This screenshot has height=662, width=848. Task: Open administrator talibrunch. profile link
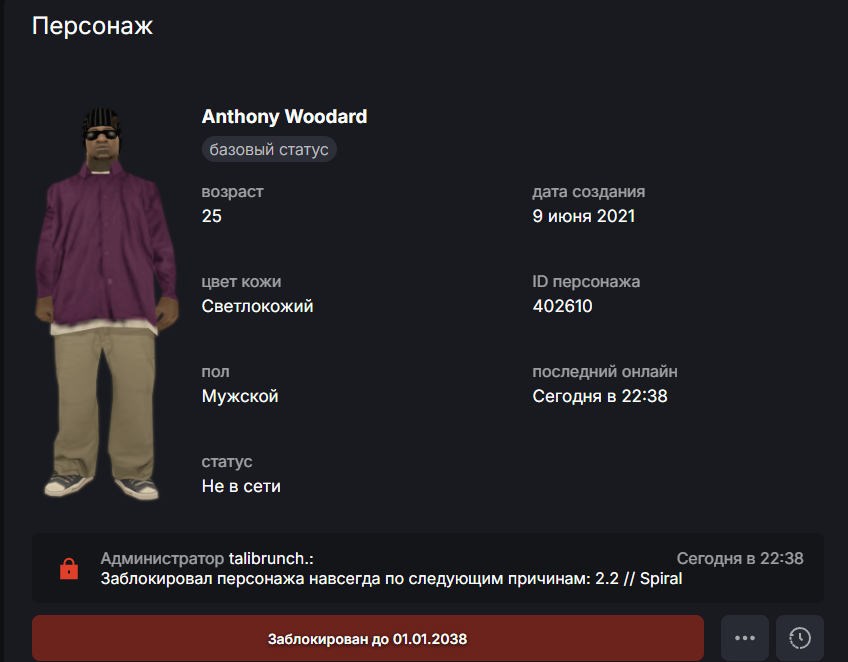click(271, 559)
